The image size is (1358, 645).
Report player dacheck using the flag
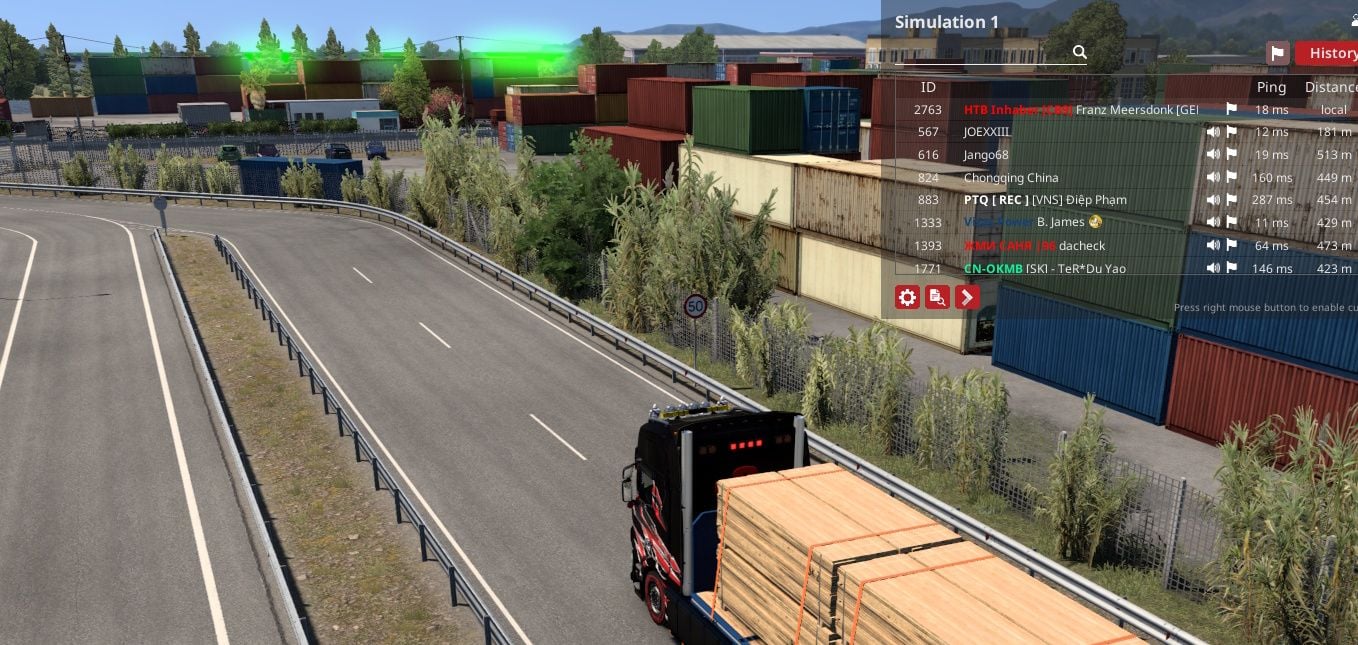[x=1231, y=245]
